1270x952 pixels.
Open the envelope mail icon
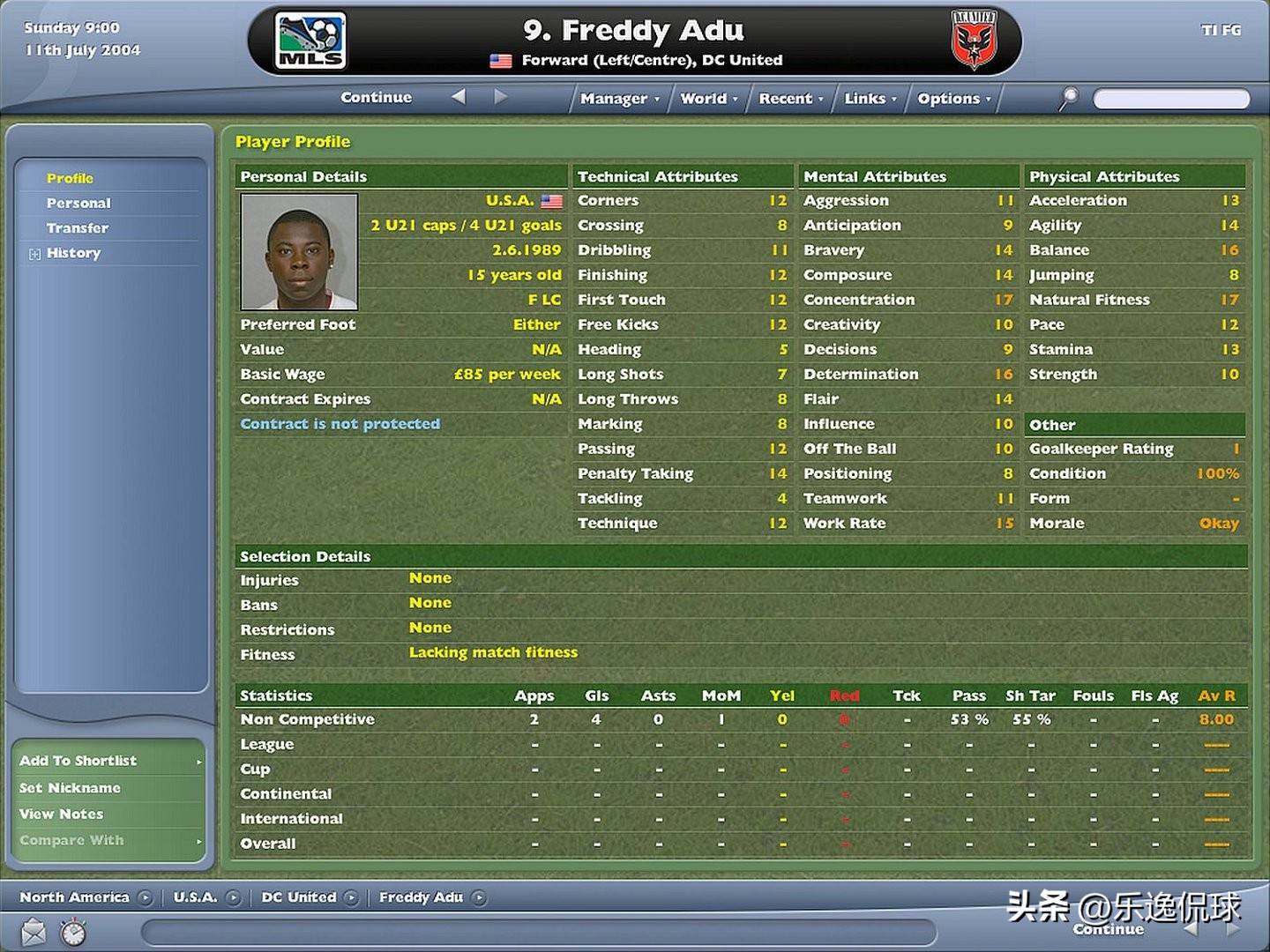click(34, 931)
